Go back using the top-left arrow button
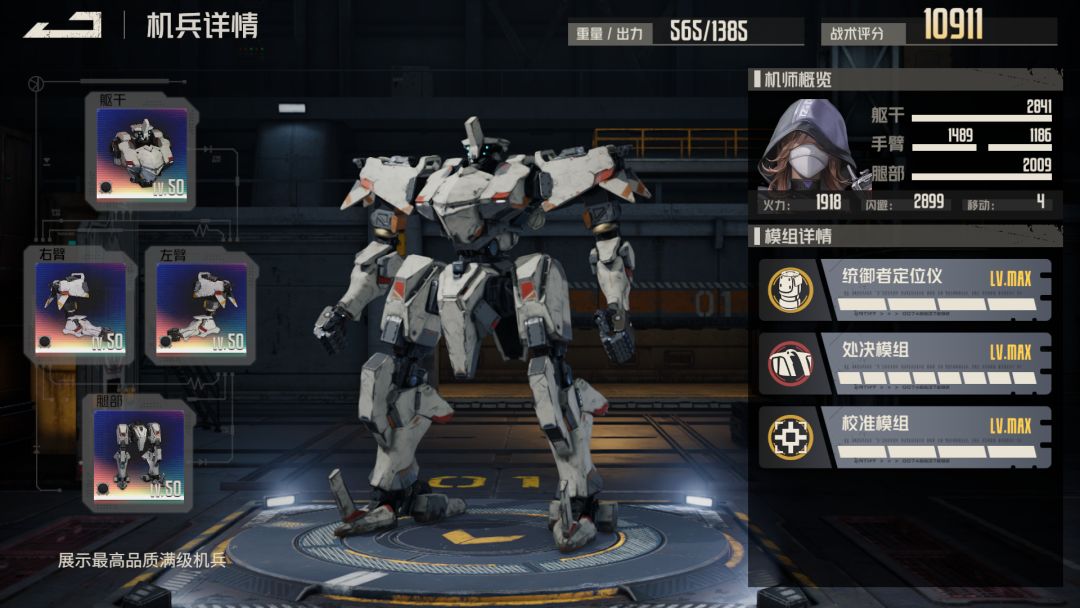 pos(62,25)
